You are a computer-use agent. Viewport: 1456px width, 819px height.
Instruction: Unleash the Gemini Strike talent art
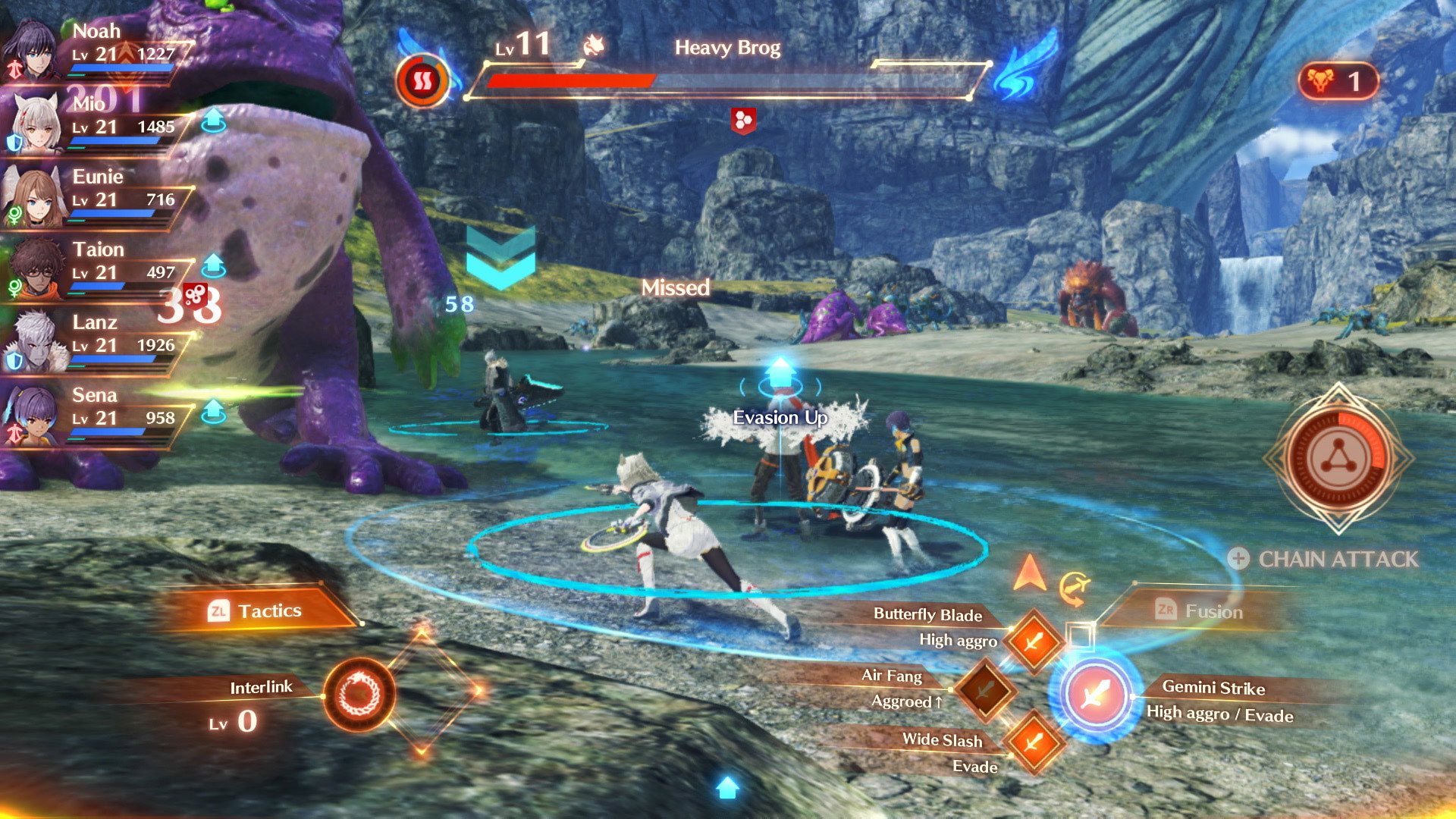1095,693
